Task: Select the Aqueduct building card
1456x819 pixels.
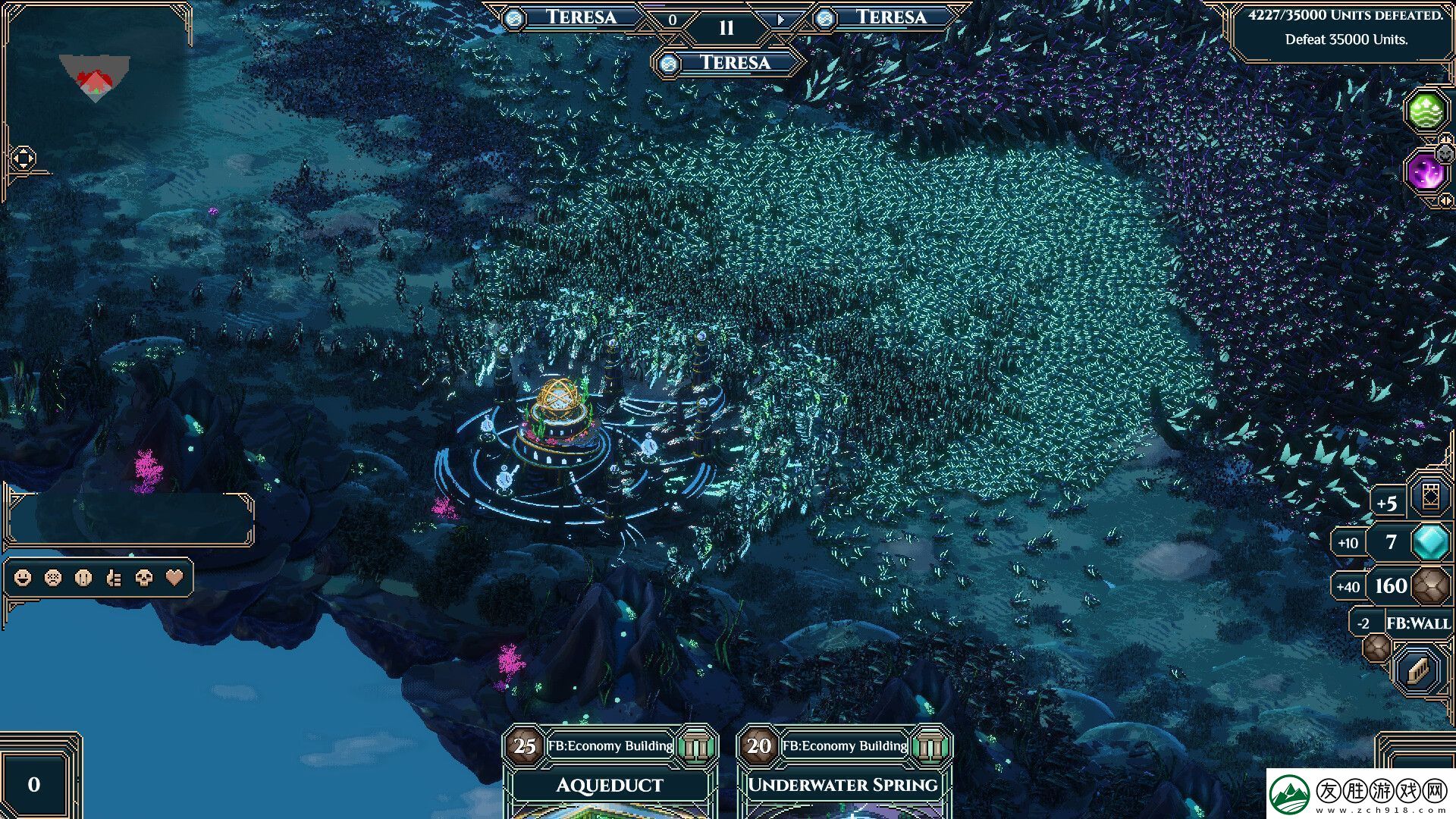Action: point(610,785)
